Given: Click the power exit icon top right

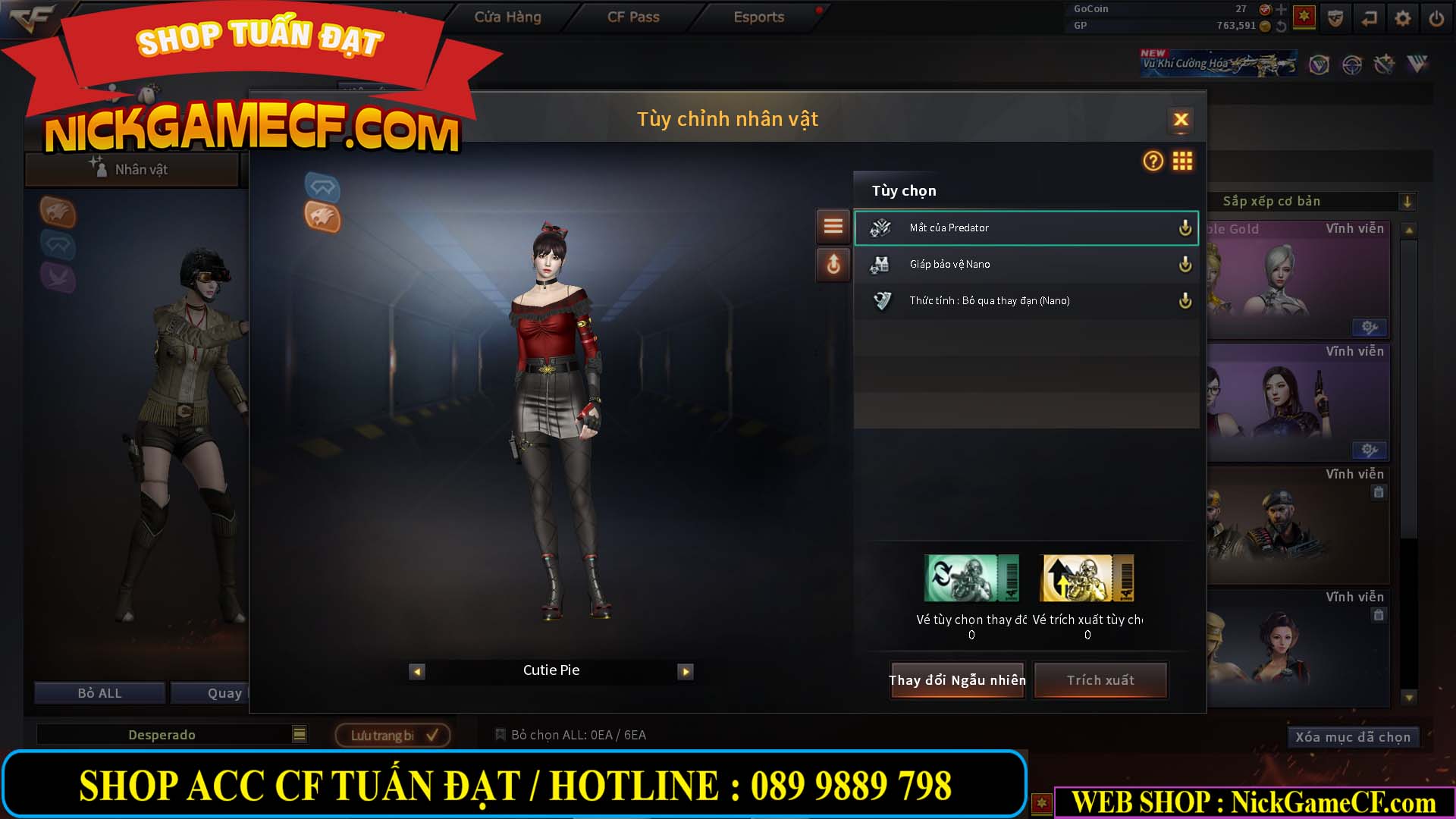Looking at the screenshot, I should pyautogui.click(x=1436, y=17).
